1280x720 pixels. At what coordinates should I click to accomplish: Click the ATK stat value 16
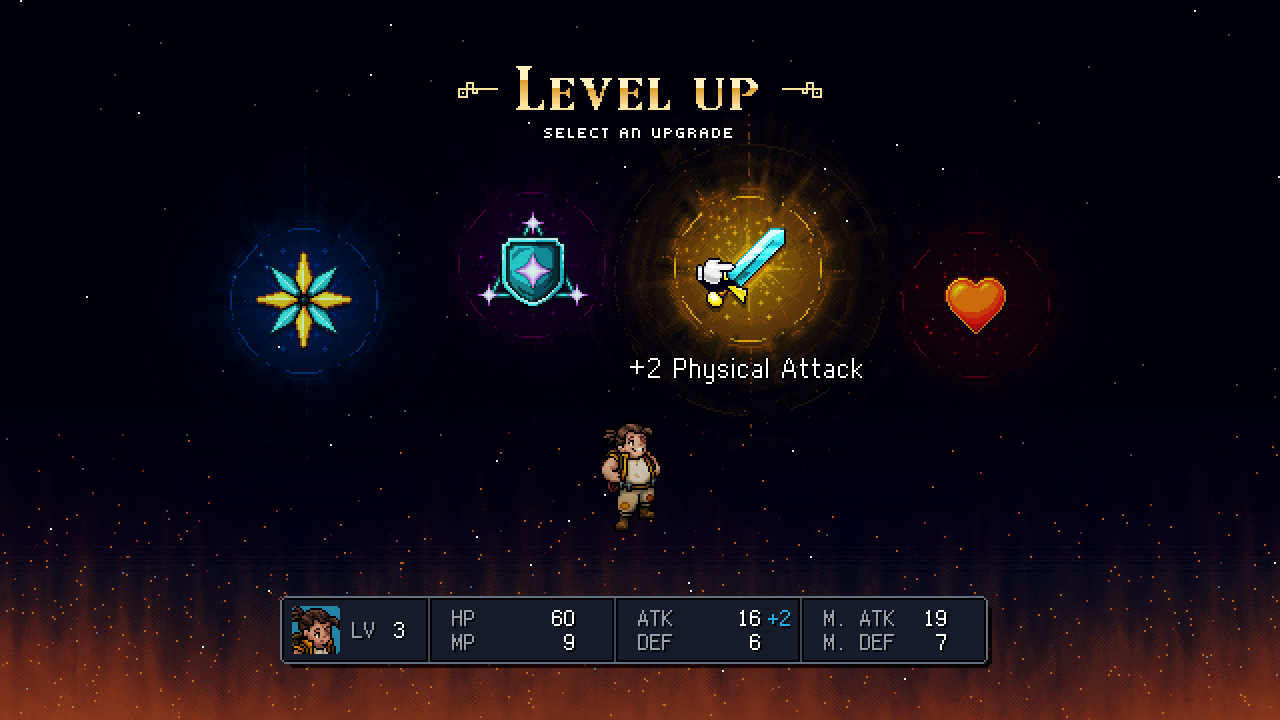coord(750,617)
